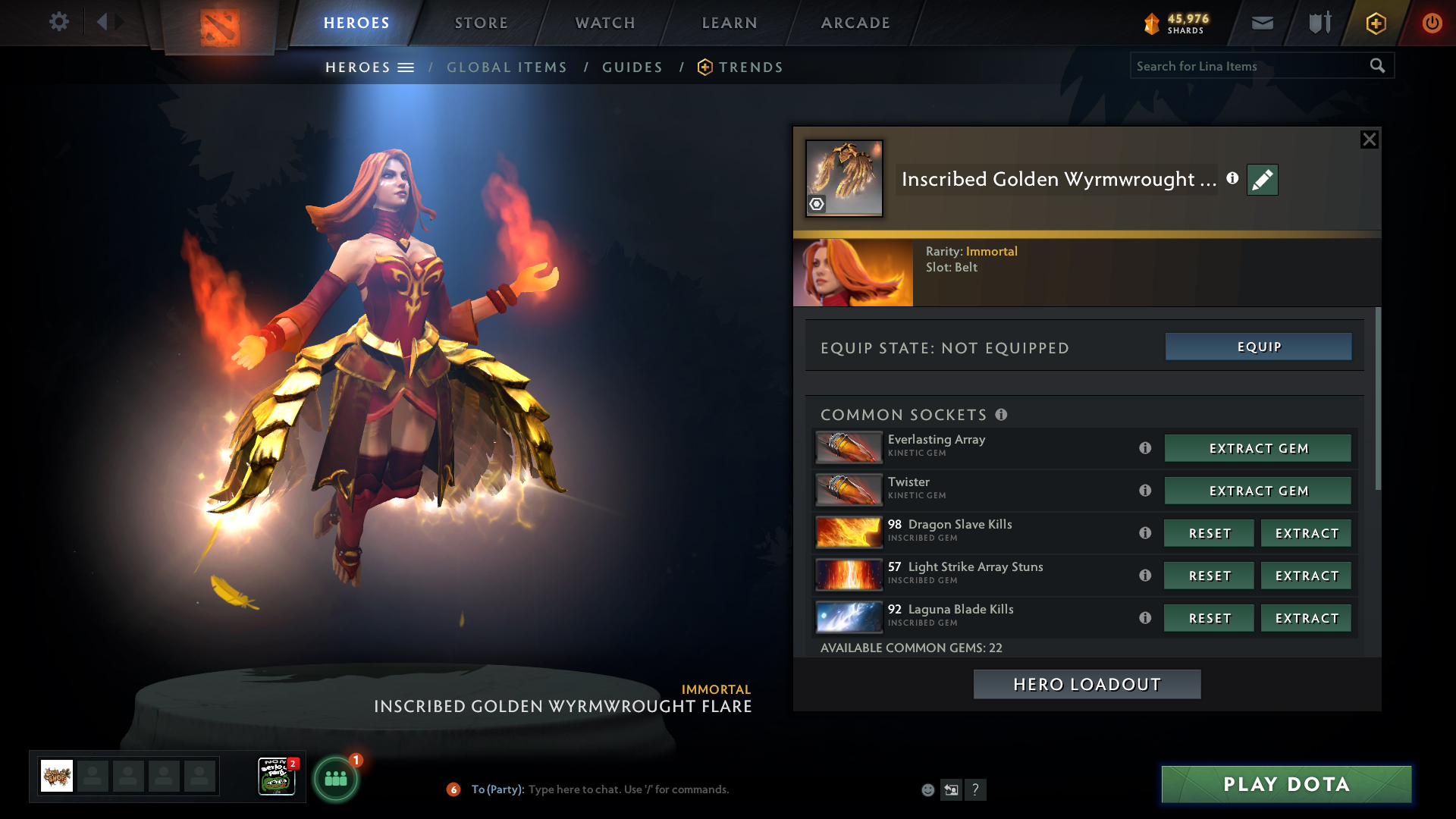
Task: Extract the Everlasting Array kinetic gem
Action: [x=1258, y=448]
